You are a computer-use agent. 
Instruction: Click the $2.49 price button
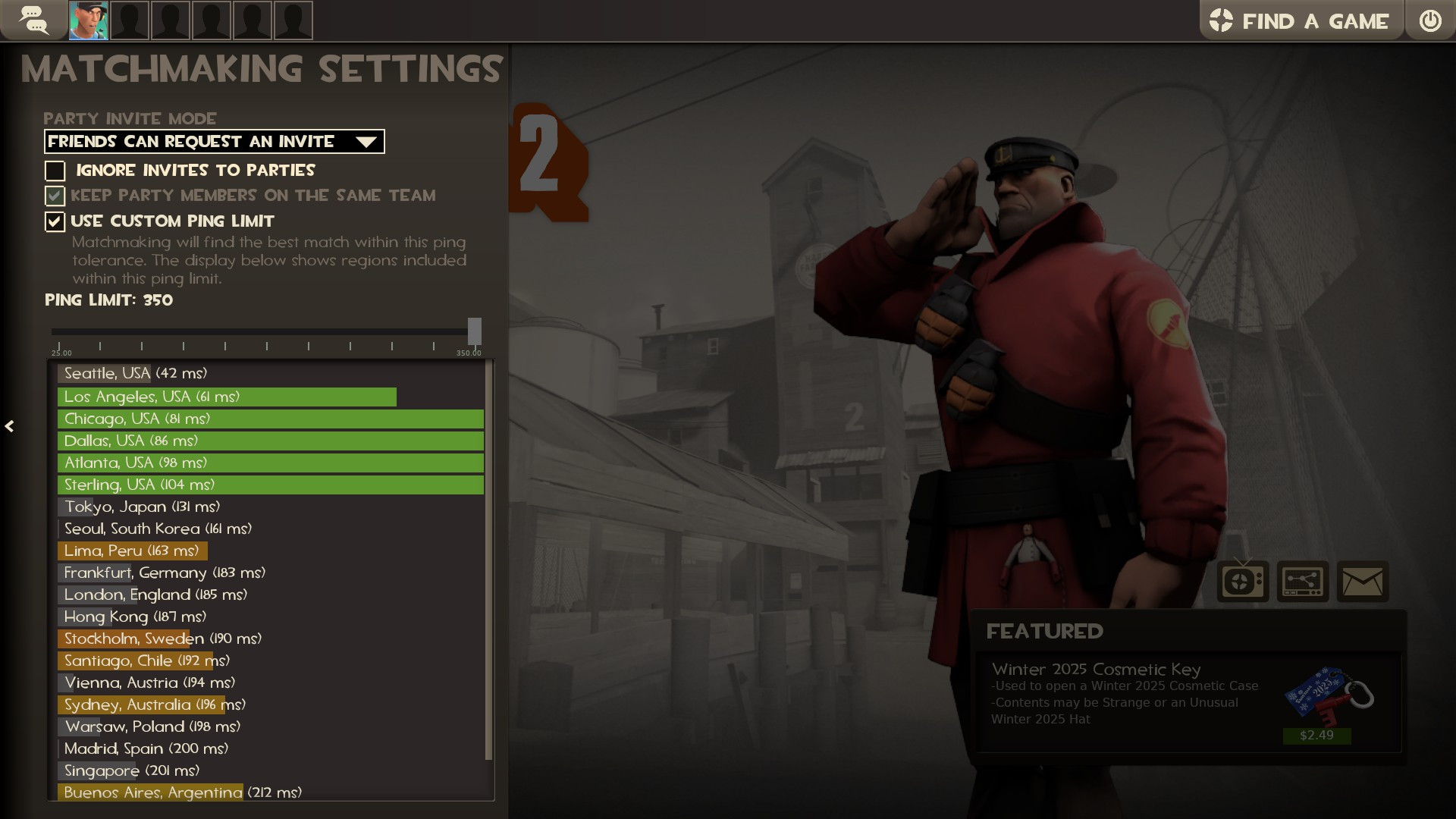click(x=1317, y=736)
